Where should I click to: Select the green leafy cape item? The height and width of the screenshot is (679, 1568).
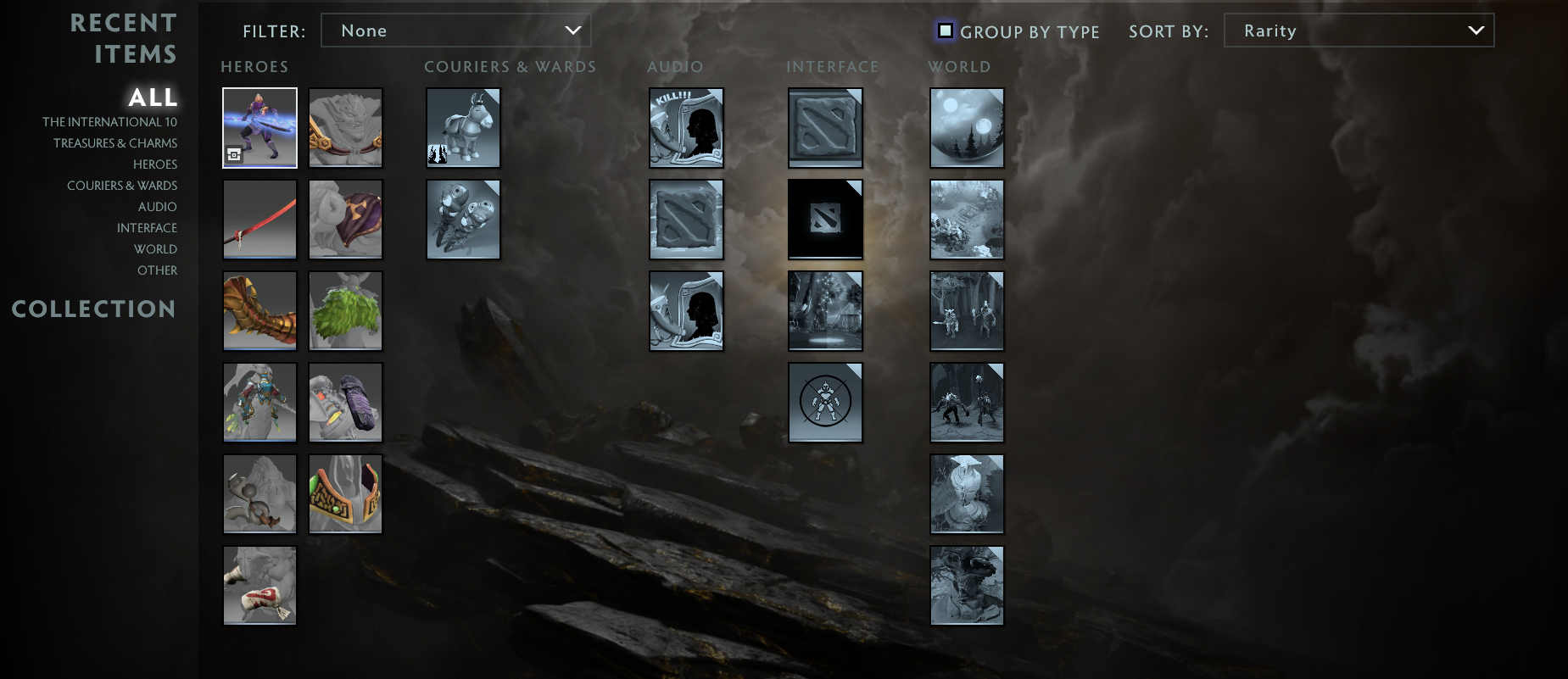[345, 311]
